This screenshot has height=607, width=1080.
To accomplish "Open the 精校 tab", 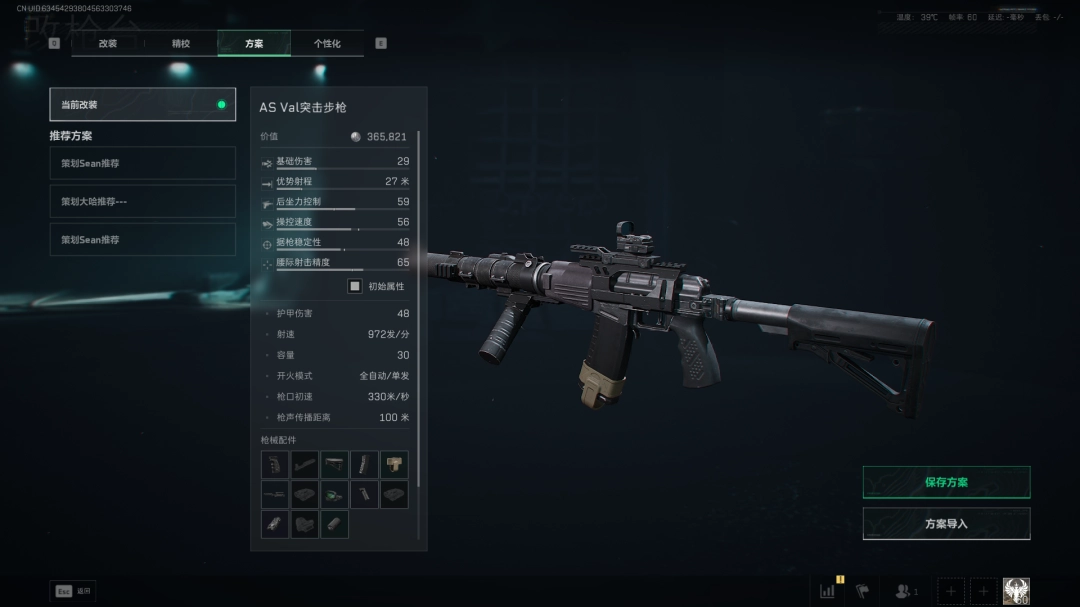I will tap(181, 44).
